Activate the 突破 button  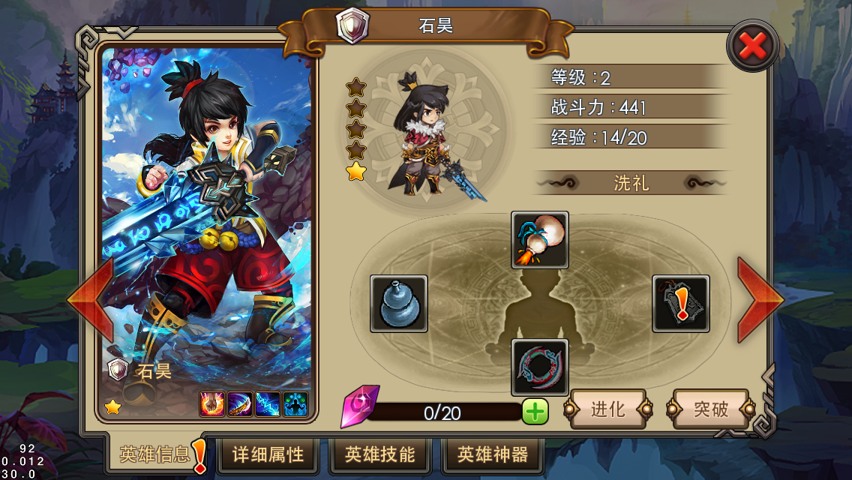(711, 409)
